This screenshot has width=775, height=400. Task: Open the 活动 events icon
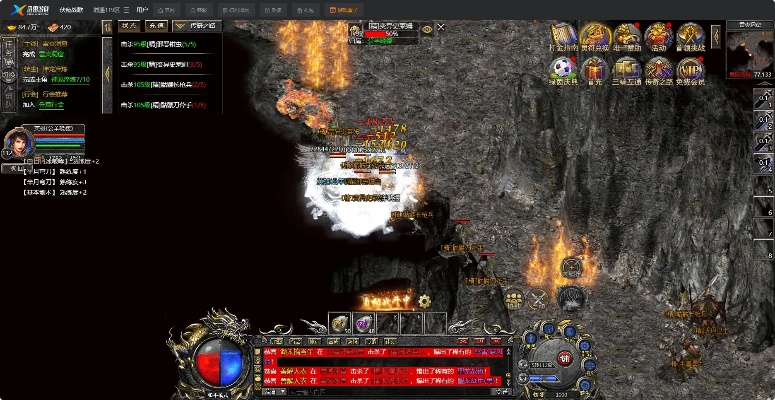[657, 37]
